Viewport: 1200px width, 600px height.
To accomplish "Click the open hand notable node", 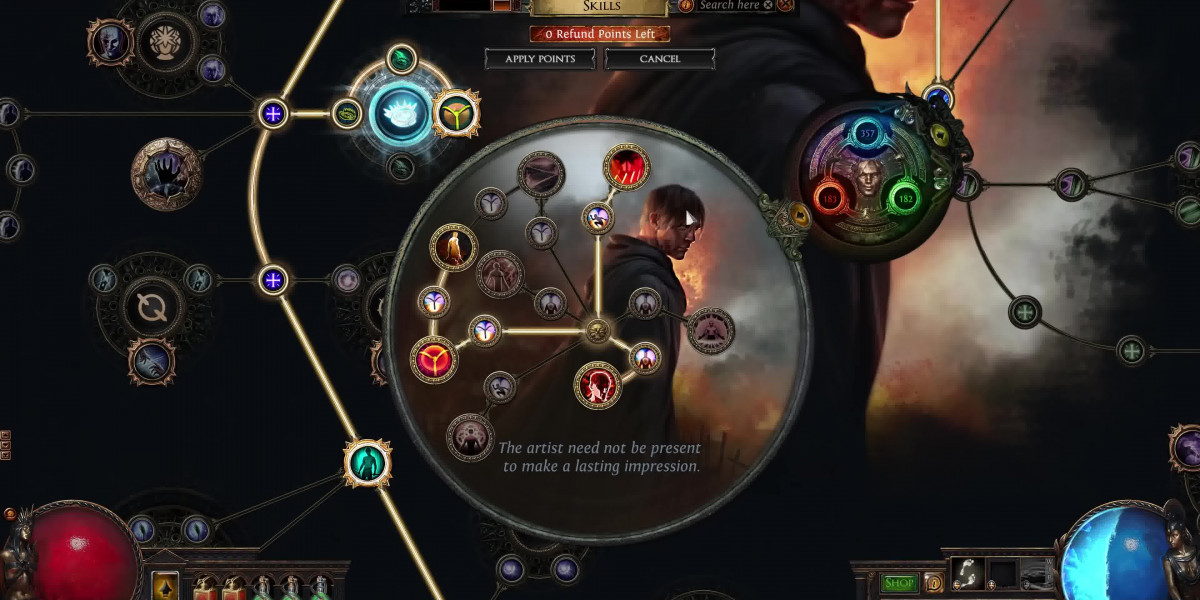I will pyautogui.click(x=167, y=174).
